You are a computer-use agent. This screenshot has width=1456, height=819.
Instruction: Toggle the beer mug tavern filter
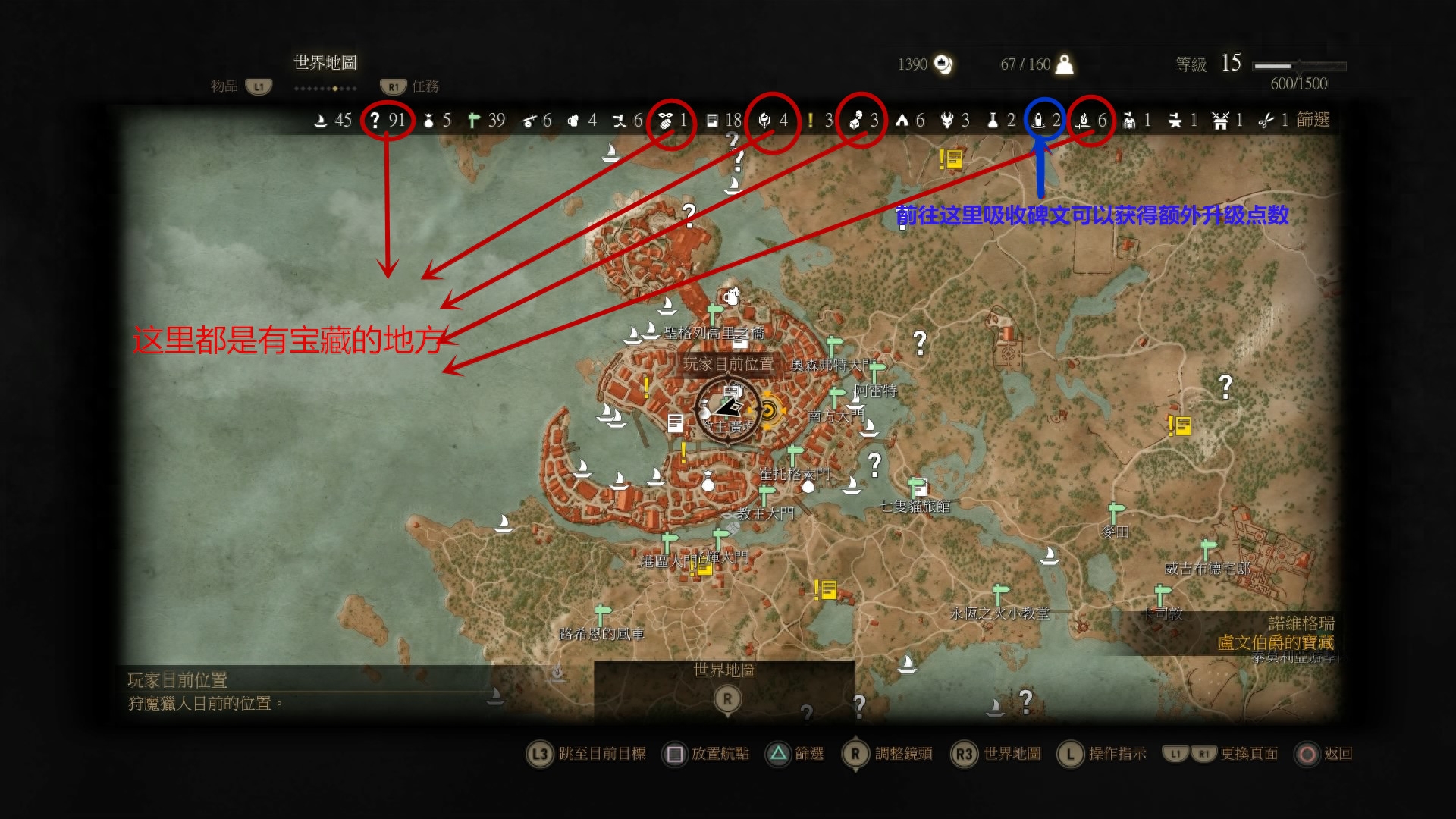(x=573, y=120)
